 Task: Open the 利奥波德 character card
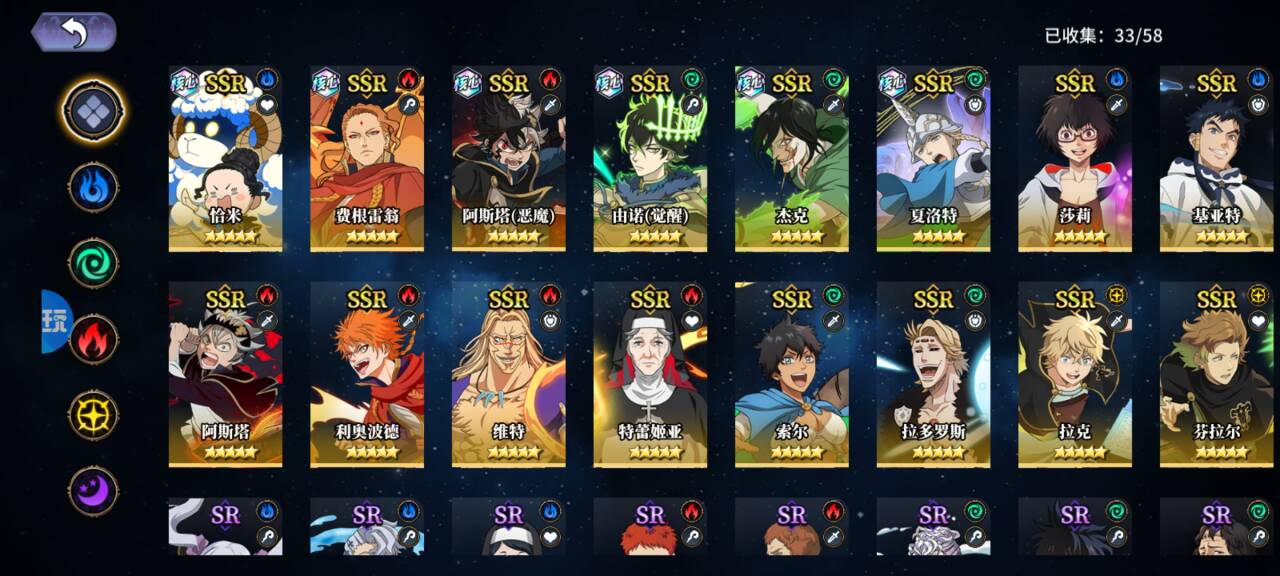367,374
